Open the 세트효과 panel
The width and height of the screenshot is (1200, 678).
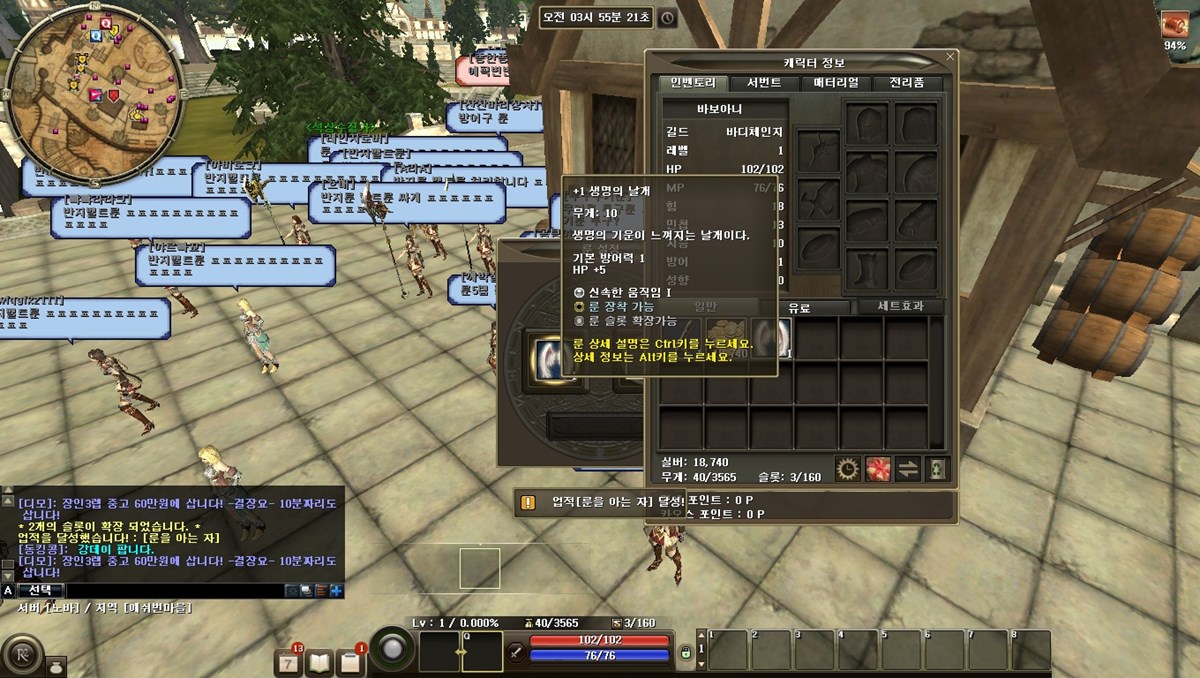pyautogui.click(x=895, y=307)
